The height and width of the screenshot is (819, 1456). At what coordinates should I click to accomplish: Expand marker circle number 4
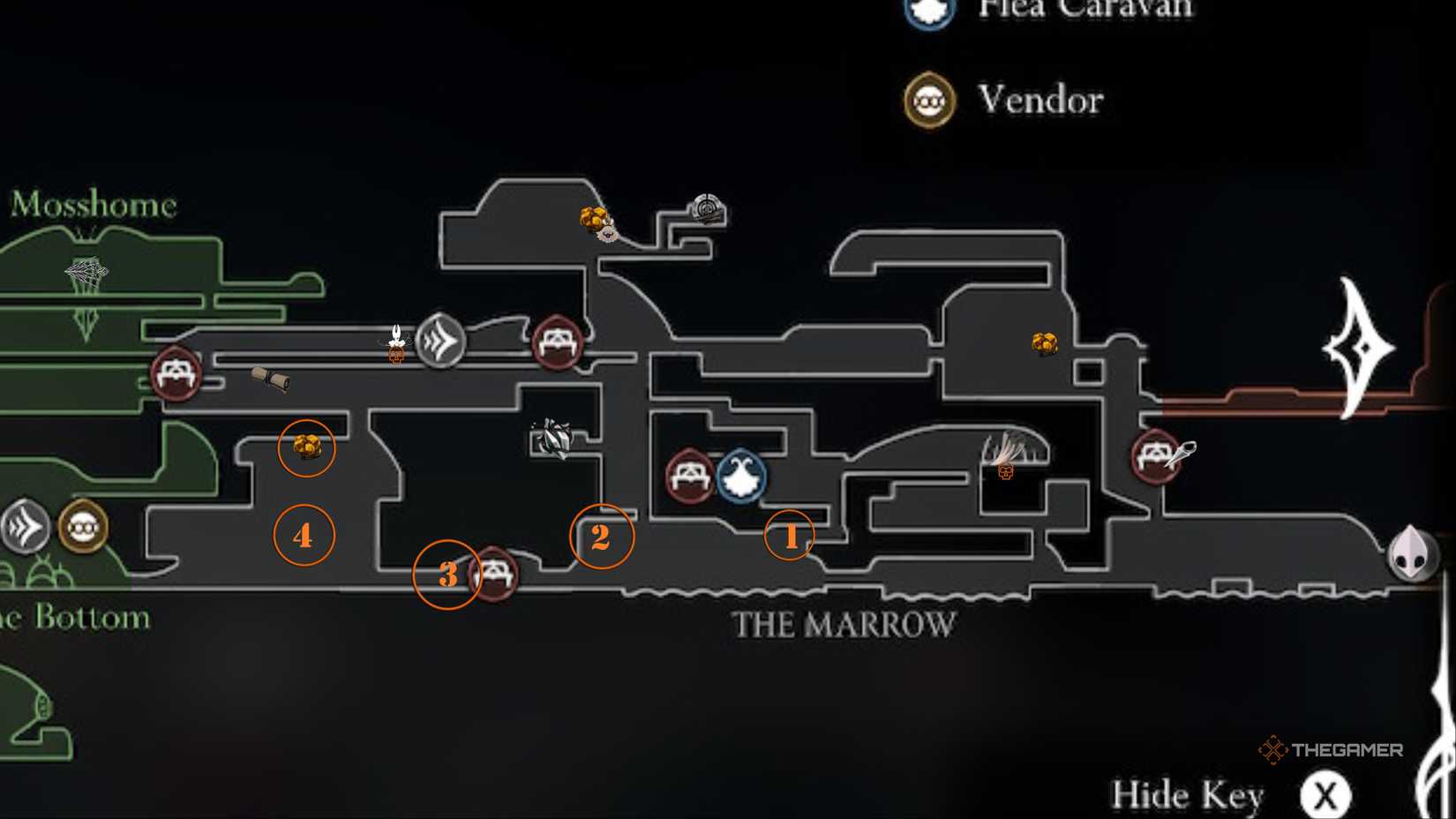(304, 534)
